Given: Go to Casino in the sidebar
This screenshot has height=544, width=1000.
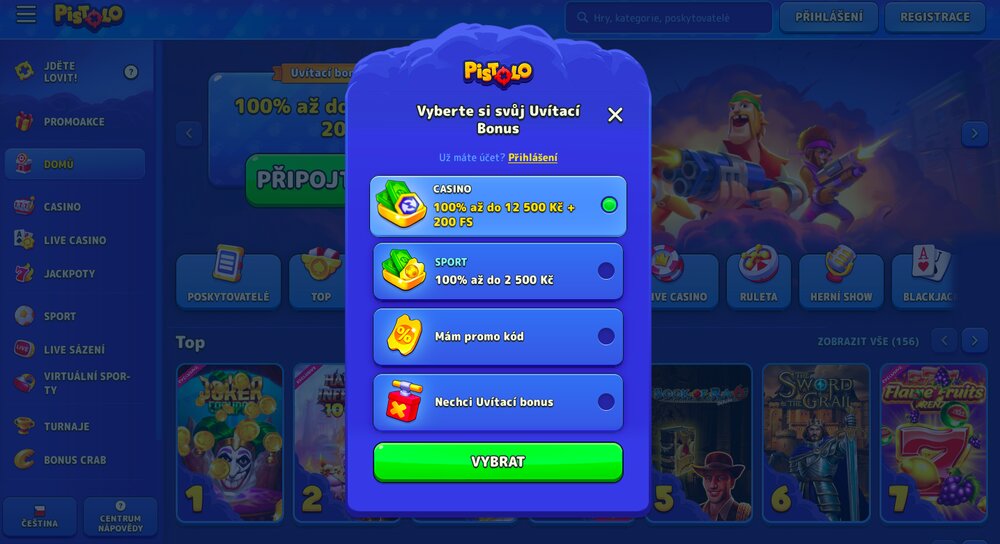Looking at the screenshot, I should point(62,207).
